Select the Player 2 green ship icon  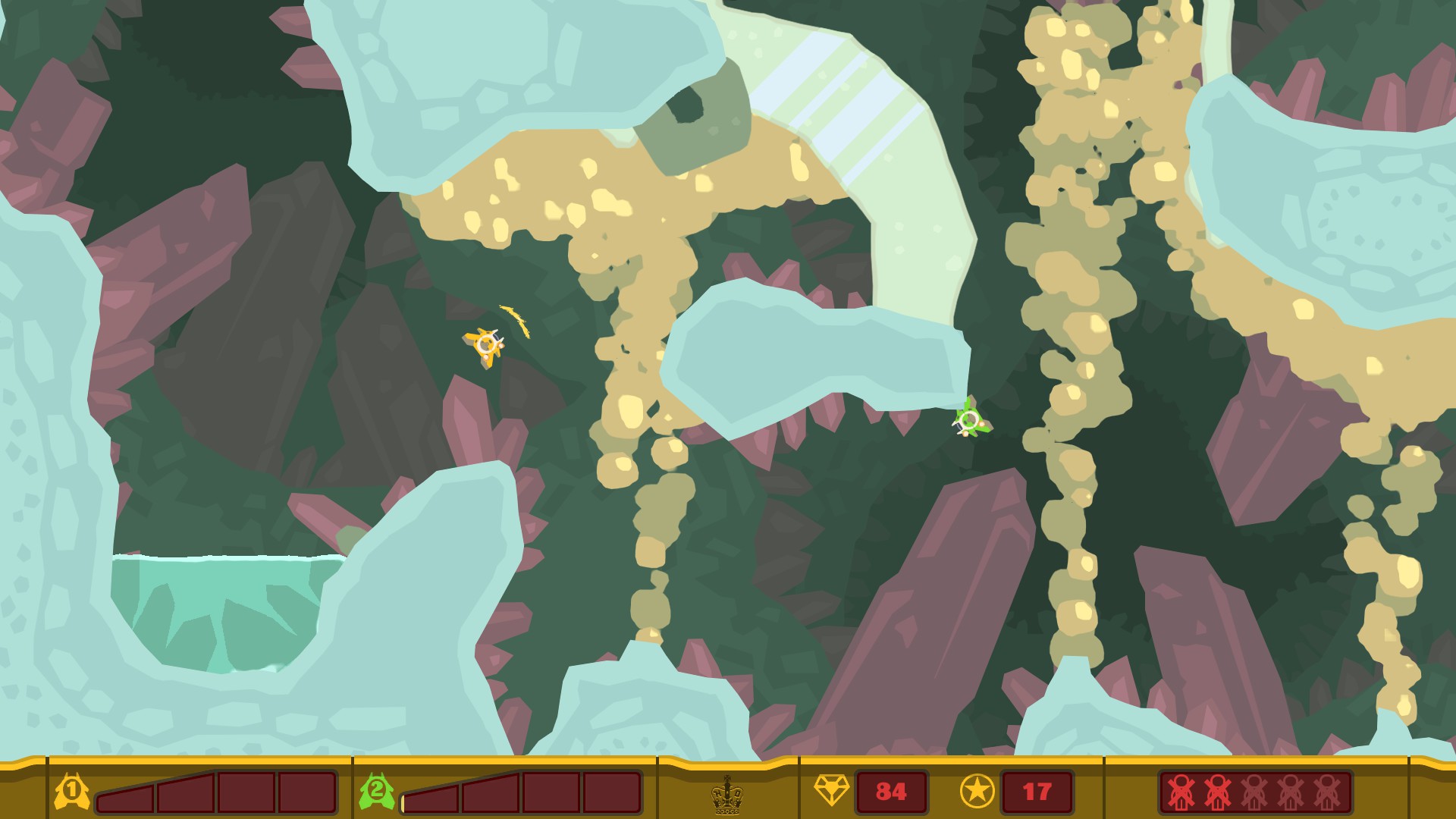[x=377, y=792]
